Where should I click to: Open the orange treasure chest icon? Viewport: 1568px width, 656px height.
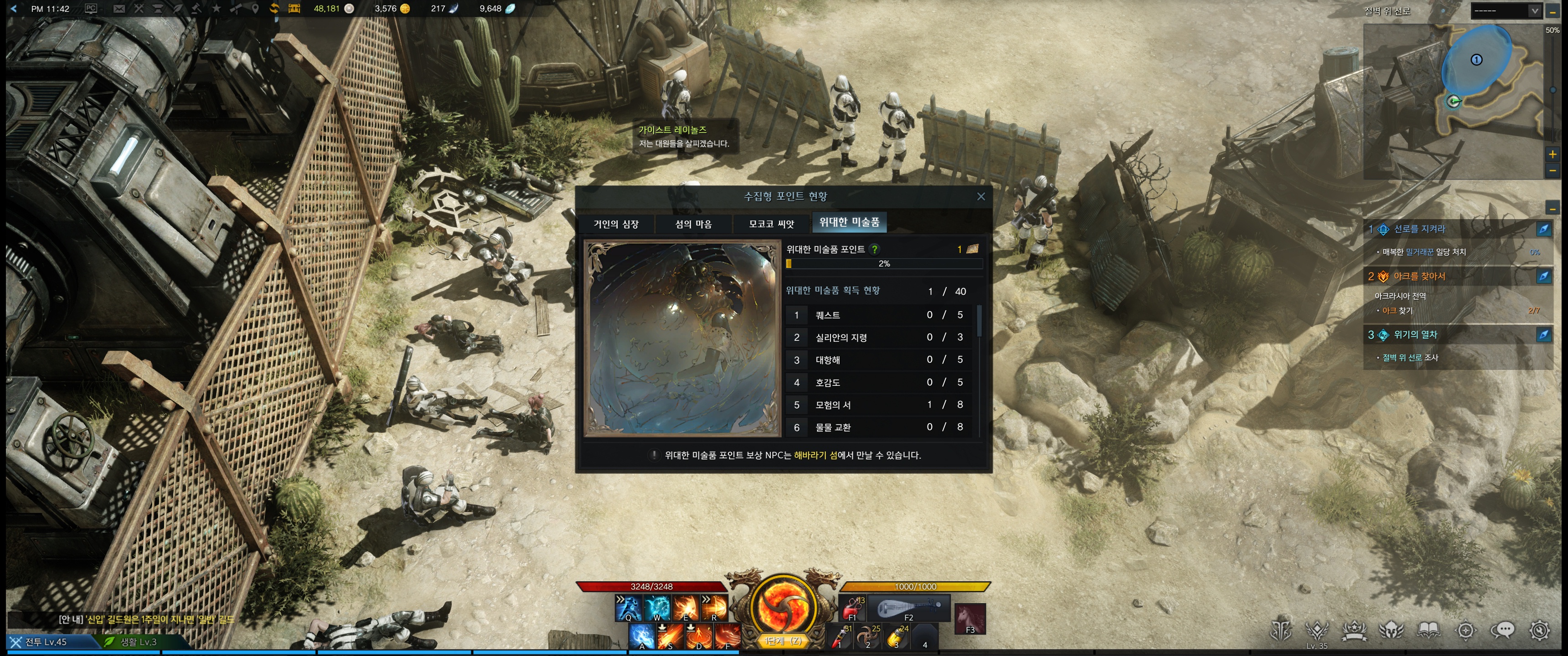click(294, 9)
